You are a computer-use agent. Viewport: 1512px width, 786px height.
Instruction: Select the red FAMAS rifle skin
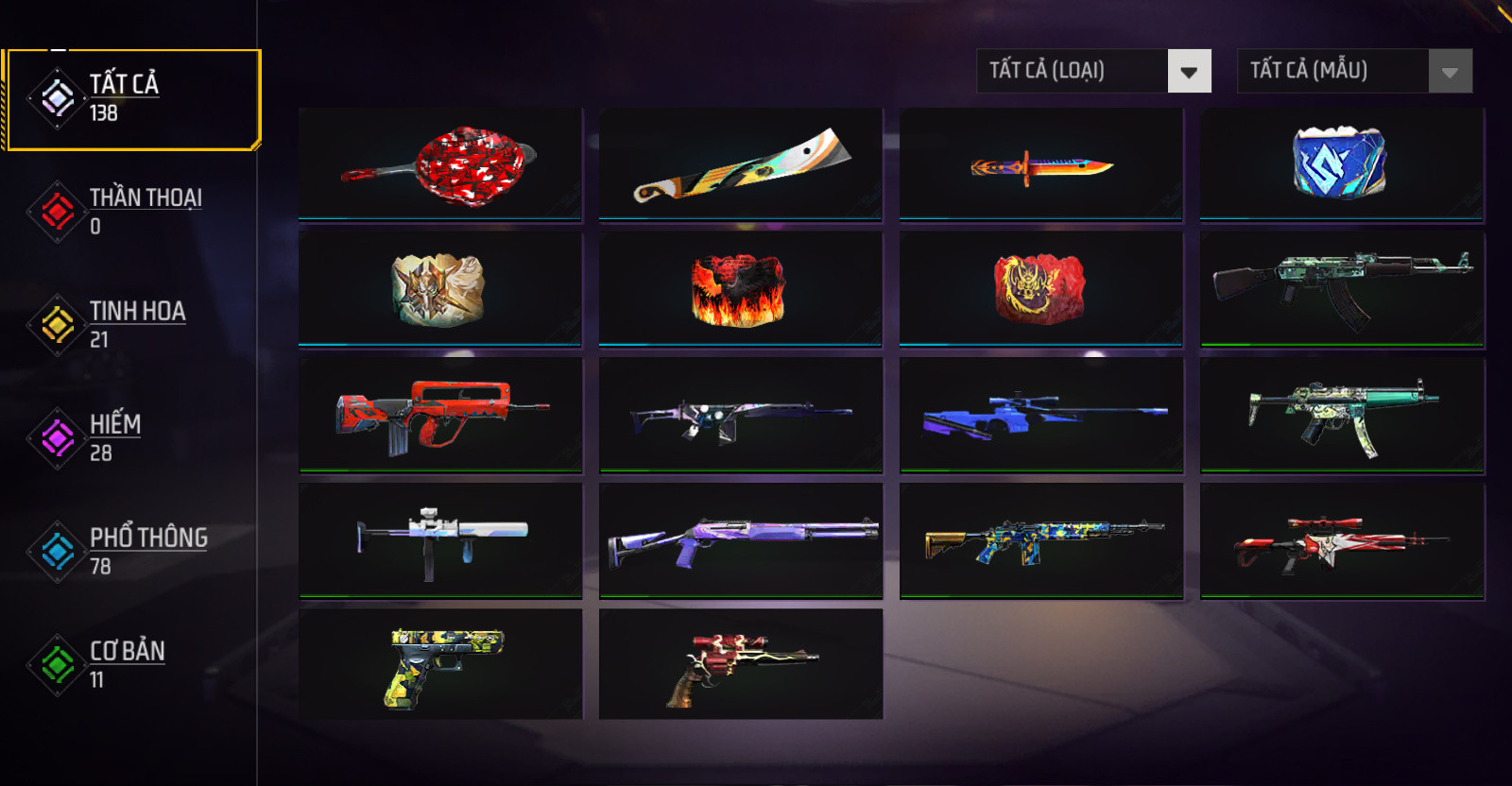(x=440, y=414)
